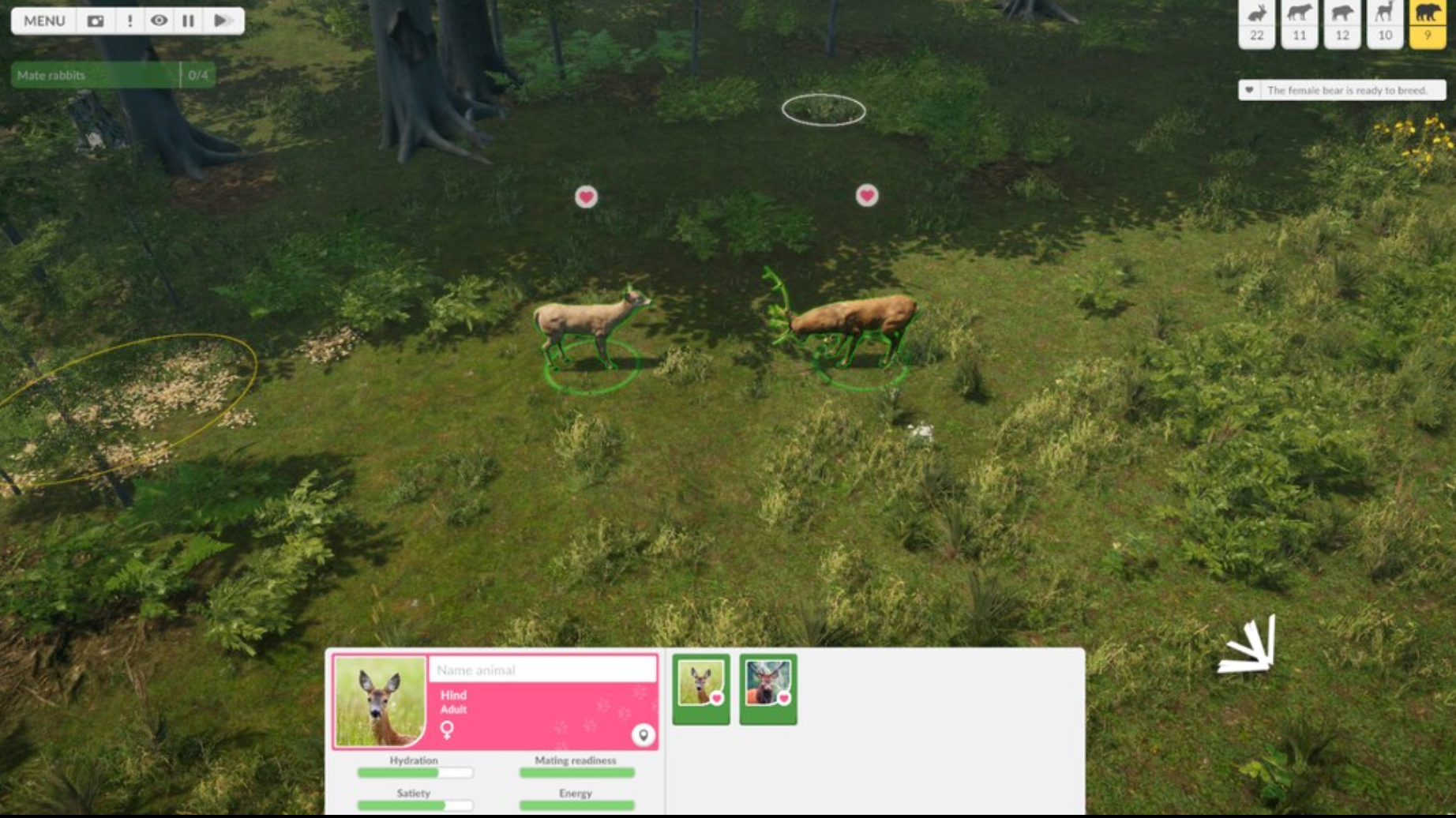The width and height of the screenshot is (1456, 818).
Task: View alerts using the exclamation icon
Action: pos(131,21)
